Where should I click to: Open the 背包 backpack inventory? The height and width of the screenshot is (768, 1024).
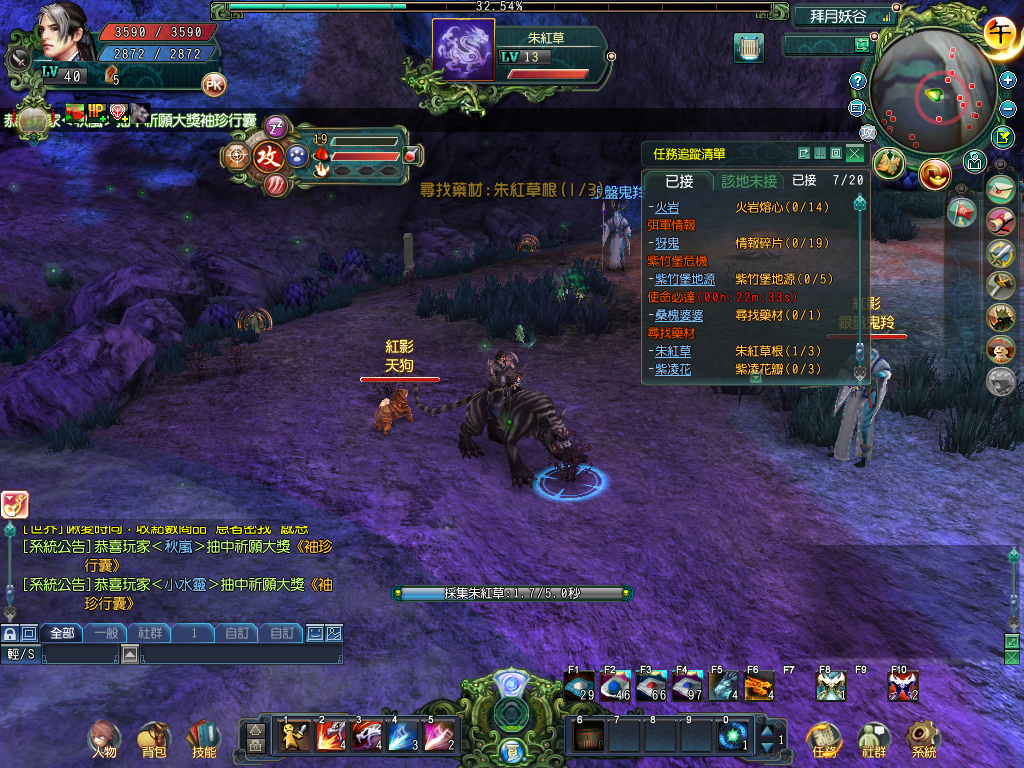(x=153, y=738)
